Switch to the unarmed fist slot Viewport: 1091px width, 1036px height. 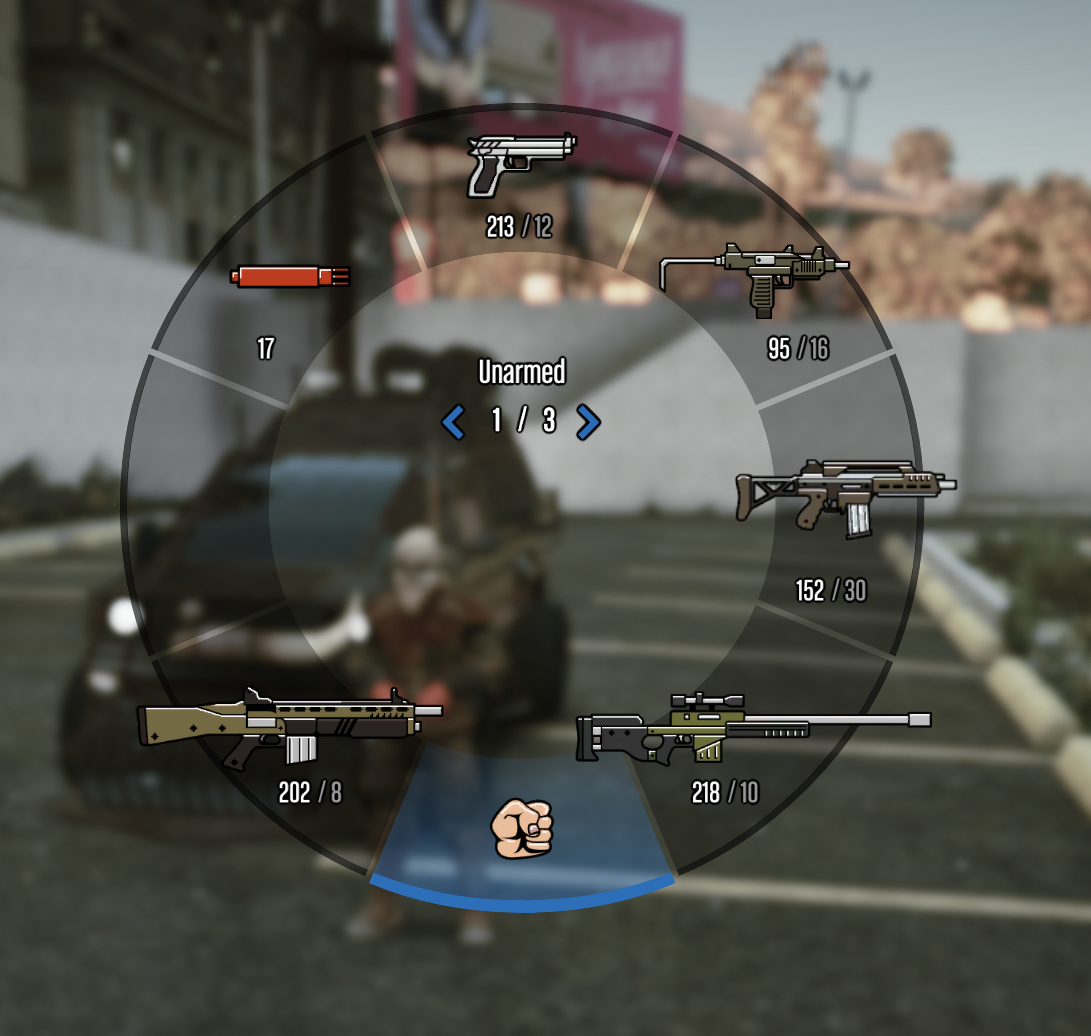pos(522,829)
